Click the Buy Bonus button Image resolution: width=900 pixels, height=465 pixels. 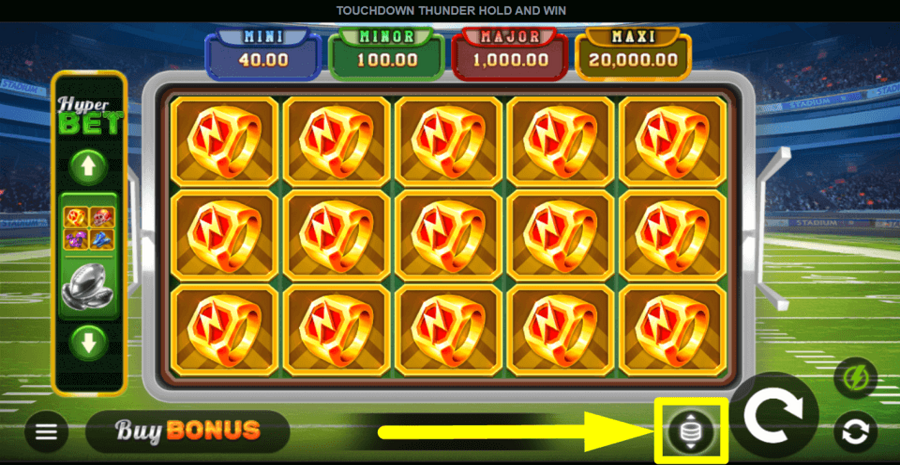pos(188,431)
